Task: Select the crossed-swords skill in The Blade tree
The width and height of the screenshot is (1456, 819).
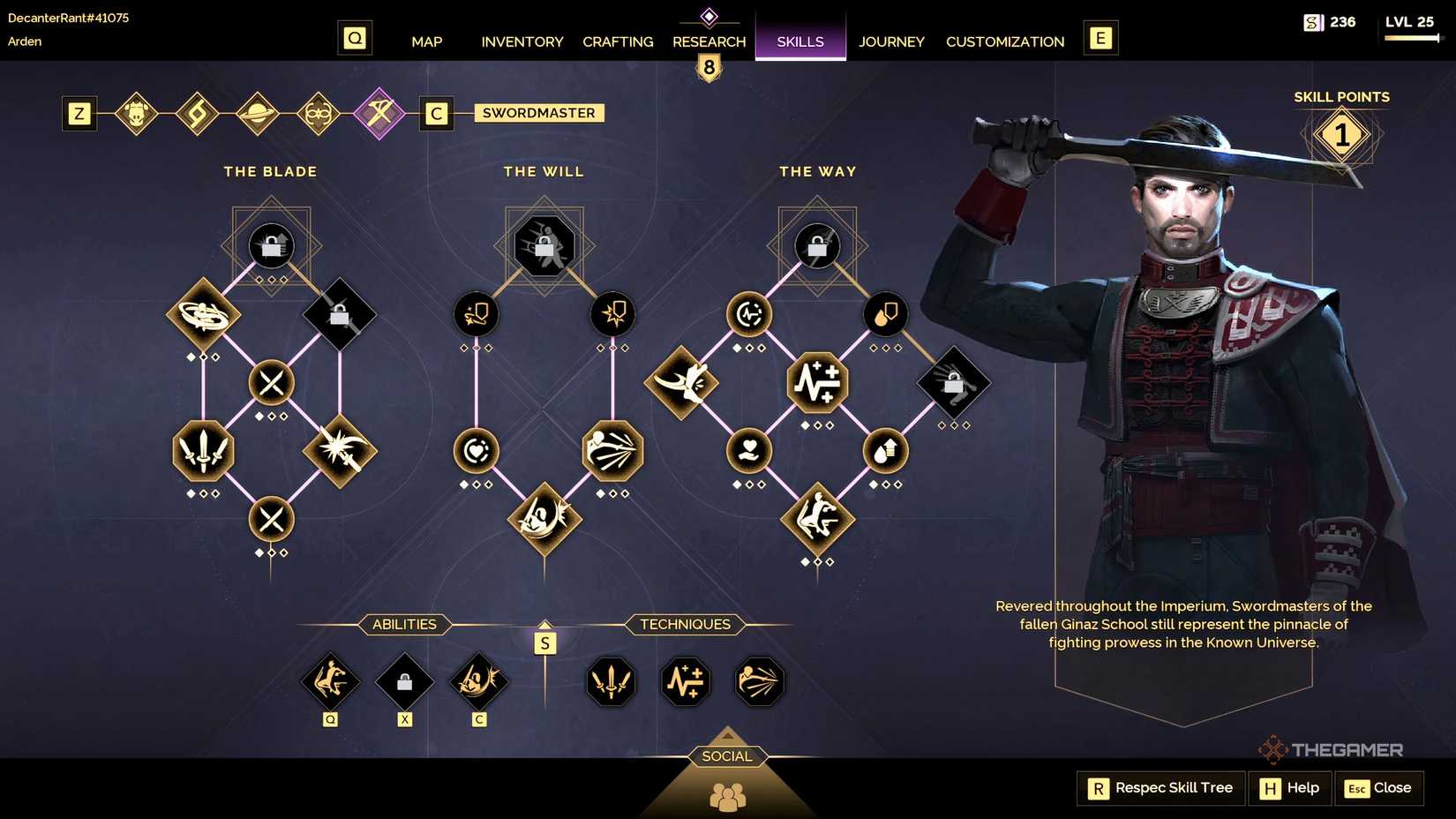Action: [x=271, y=383]
